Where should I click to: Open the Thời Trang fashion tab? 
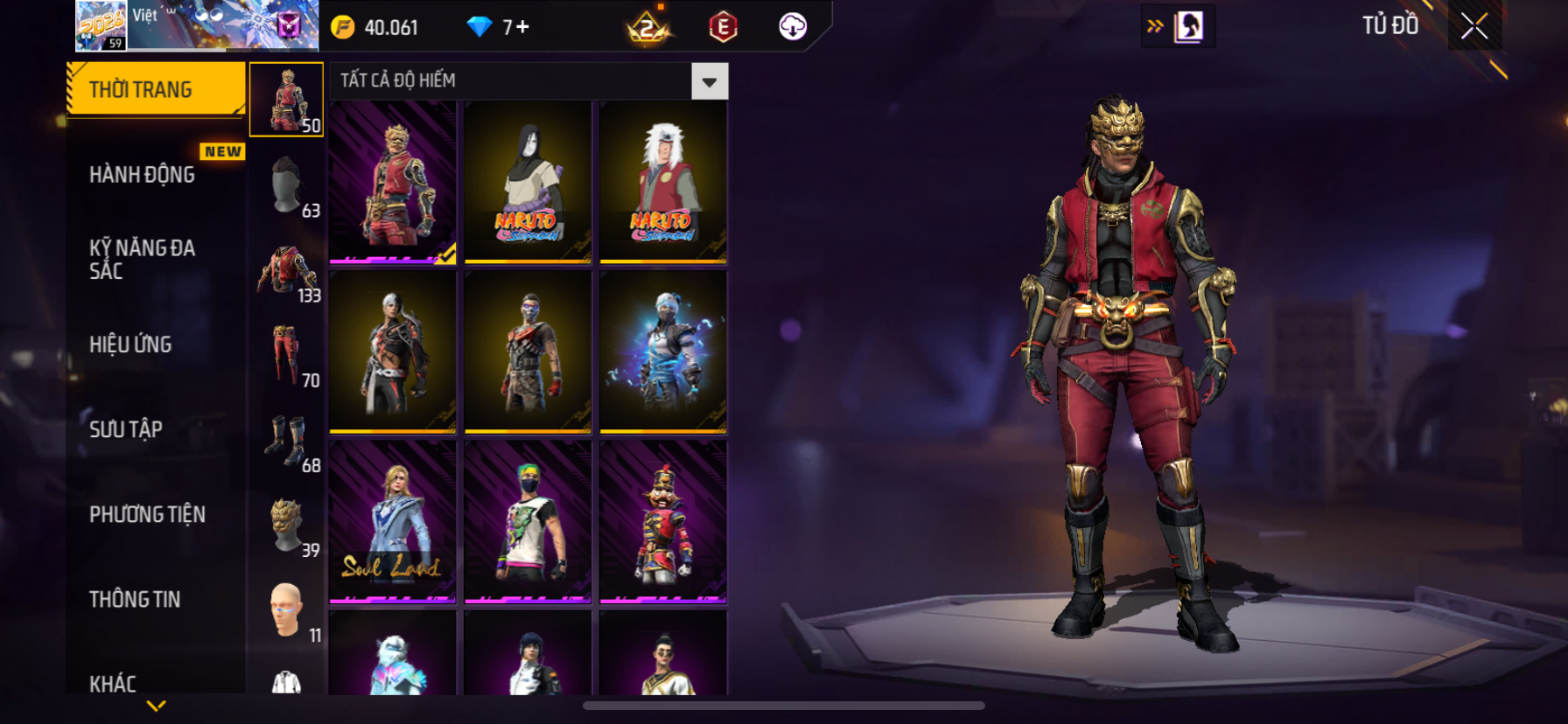(155, 89)
